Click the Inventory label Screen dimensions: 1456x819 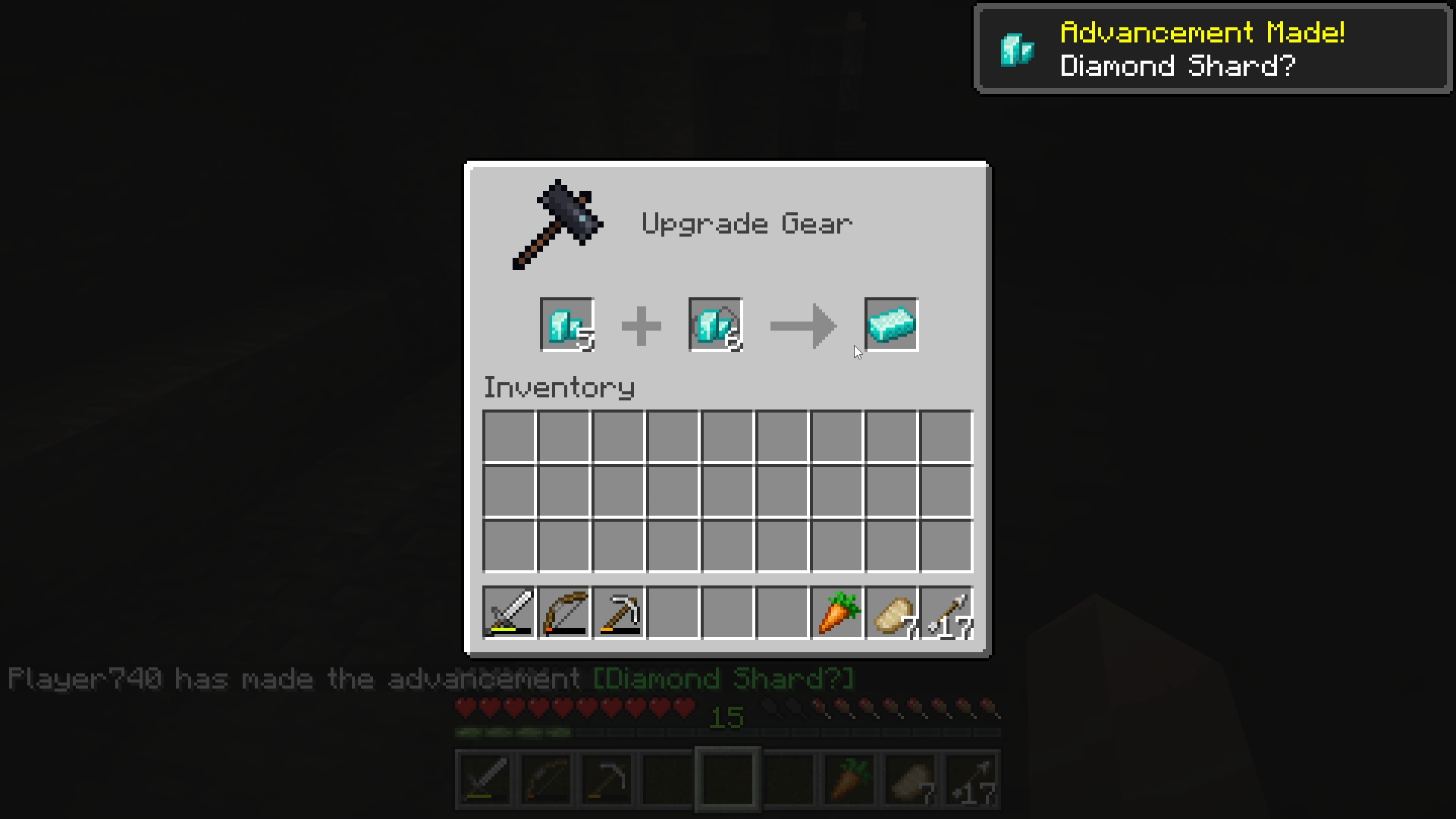pyautogui.click(x=559, y=387)
